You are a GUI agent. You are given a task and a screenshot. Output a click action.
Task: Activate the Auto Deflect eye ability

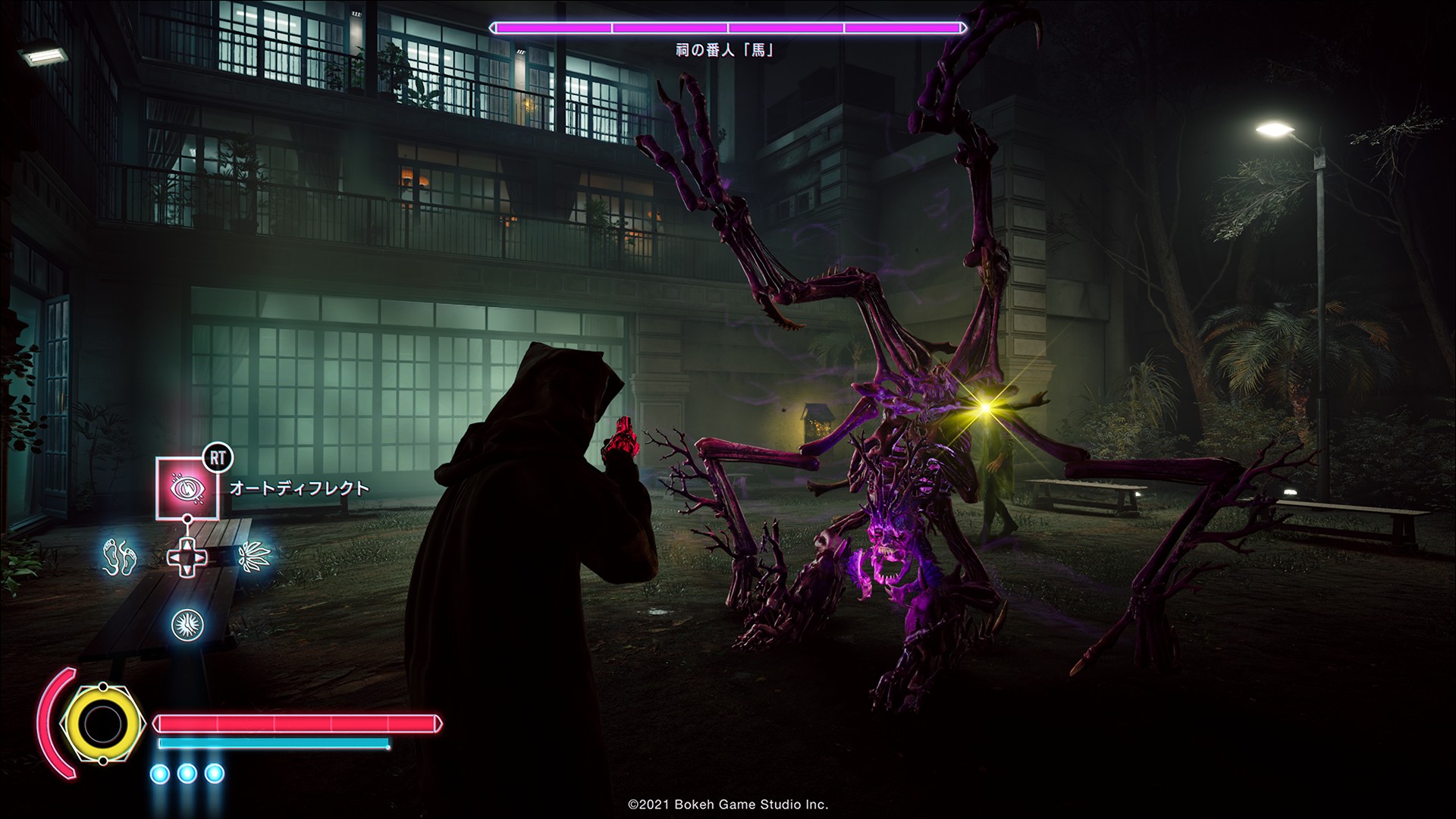[187, 488]
